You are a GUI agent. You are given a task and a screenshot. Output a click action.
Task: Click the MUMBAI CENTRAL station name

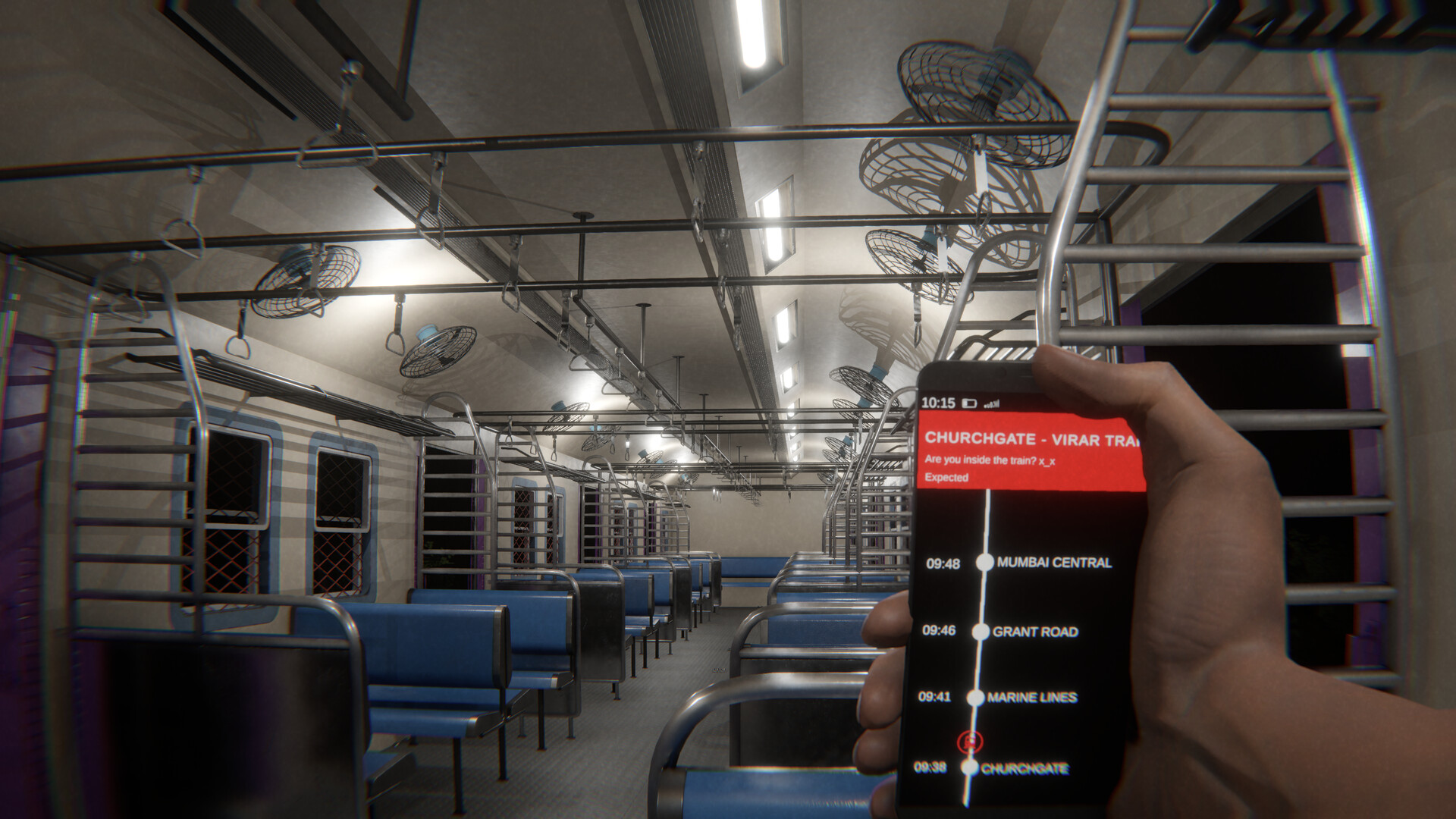pyautogui.click(x=1056, y=563)
